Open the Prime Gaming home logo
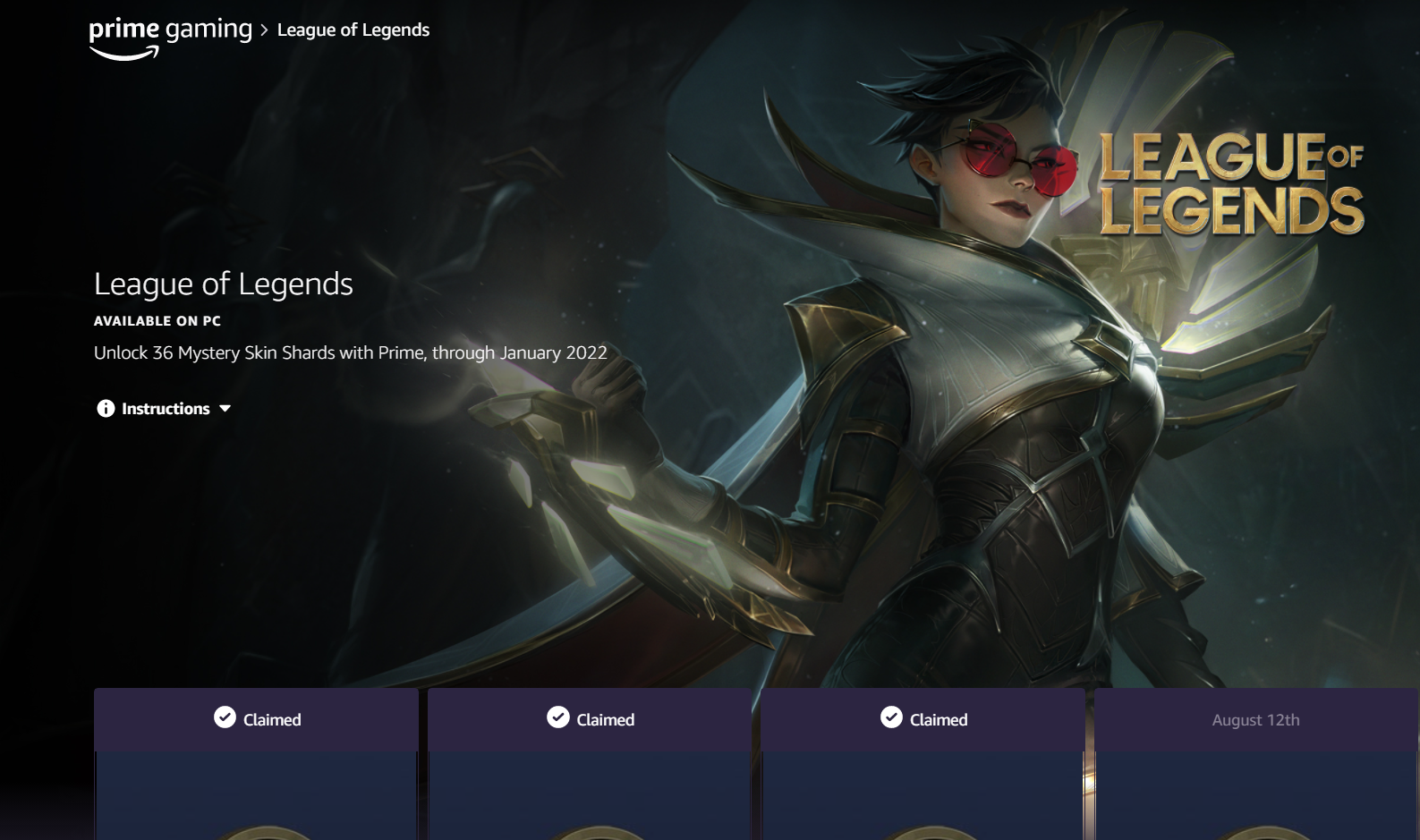The width and height of the screenshot is (1420, 840). 170,36
